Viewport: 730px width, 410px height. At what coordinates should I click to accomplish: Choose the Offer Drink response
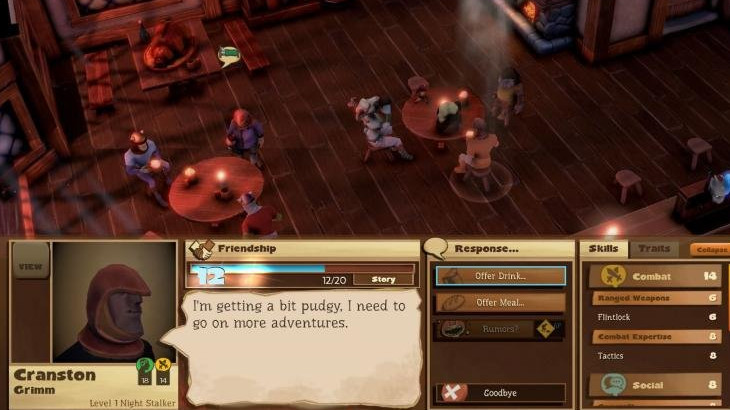[x=501, y=275]
